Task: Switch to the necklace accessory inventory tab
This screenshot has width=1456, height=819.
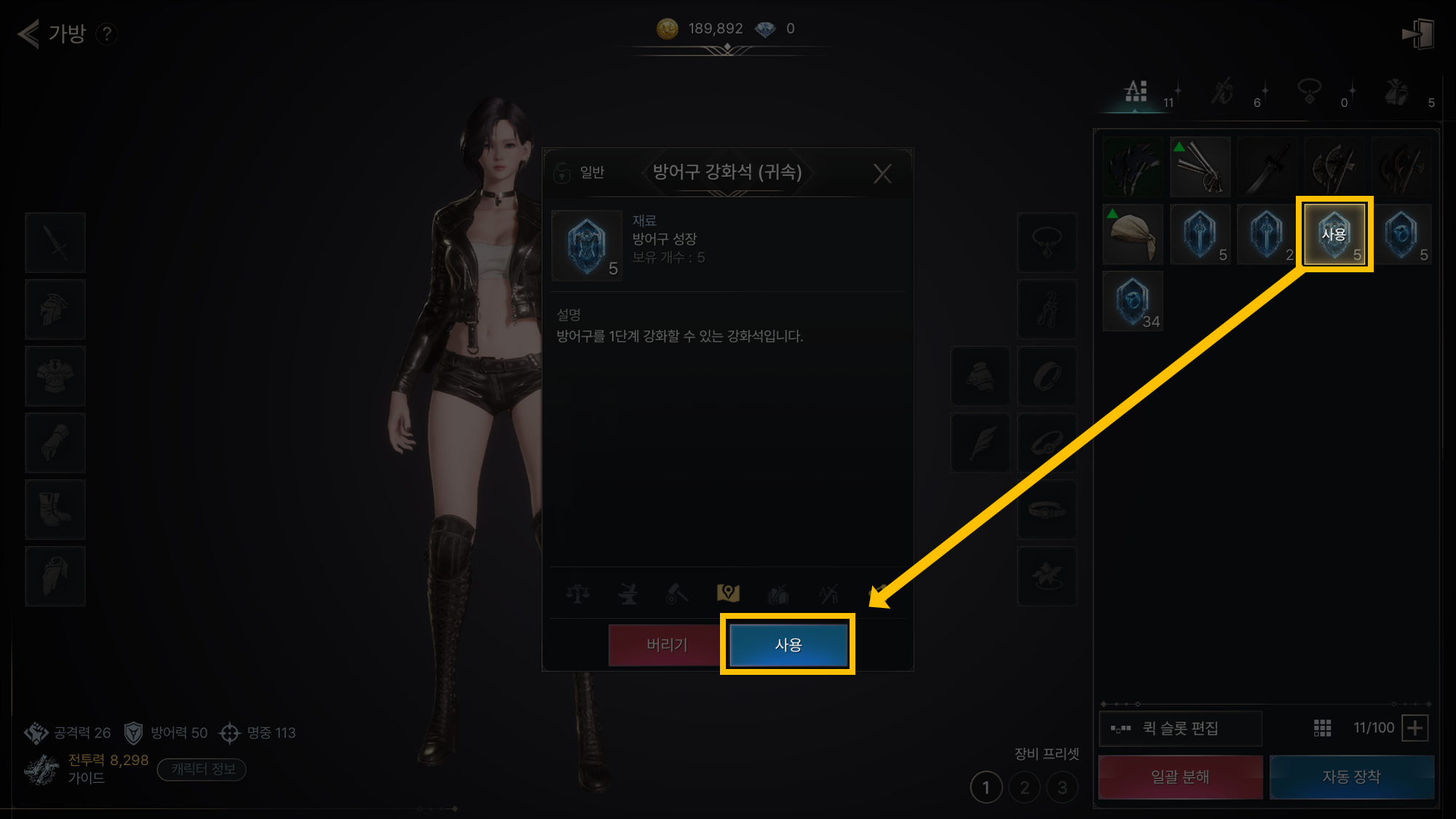Action: (1310, 92)
